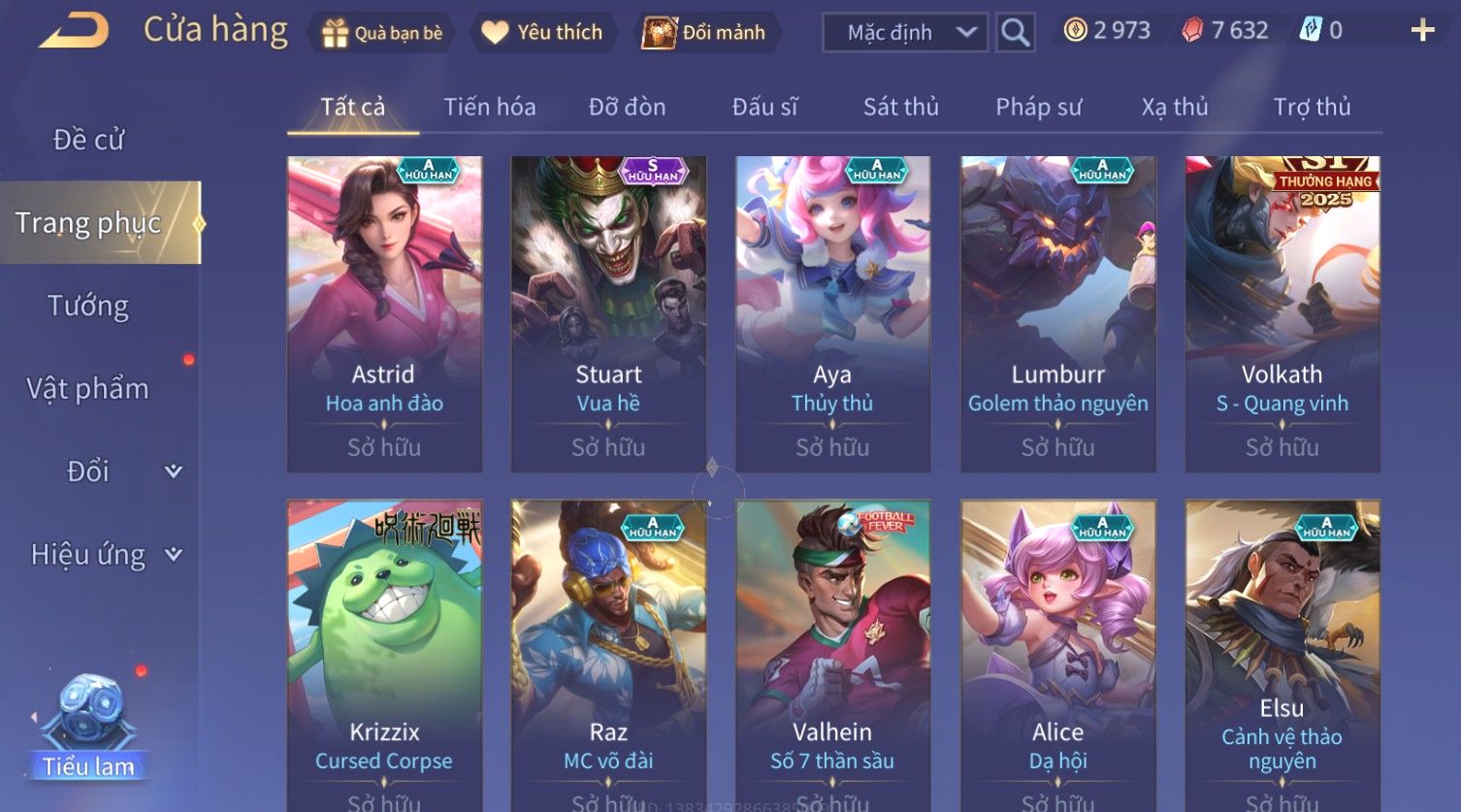
Task: Go to the Vật phẩm section
Action: [x=88, y=389]
